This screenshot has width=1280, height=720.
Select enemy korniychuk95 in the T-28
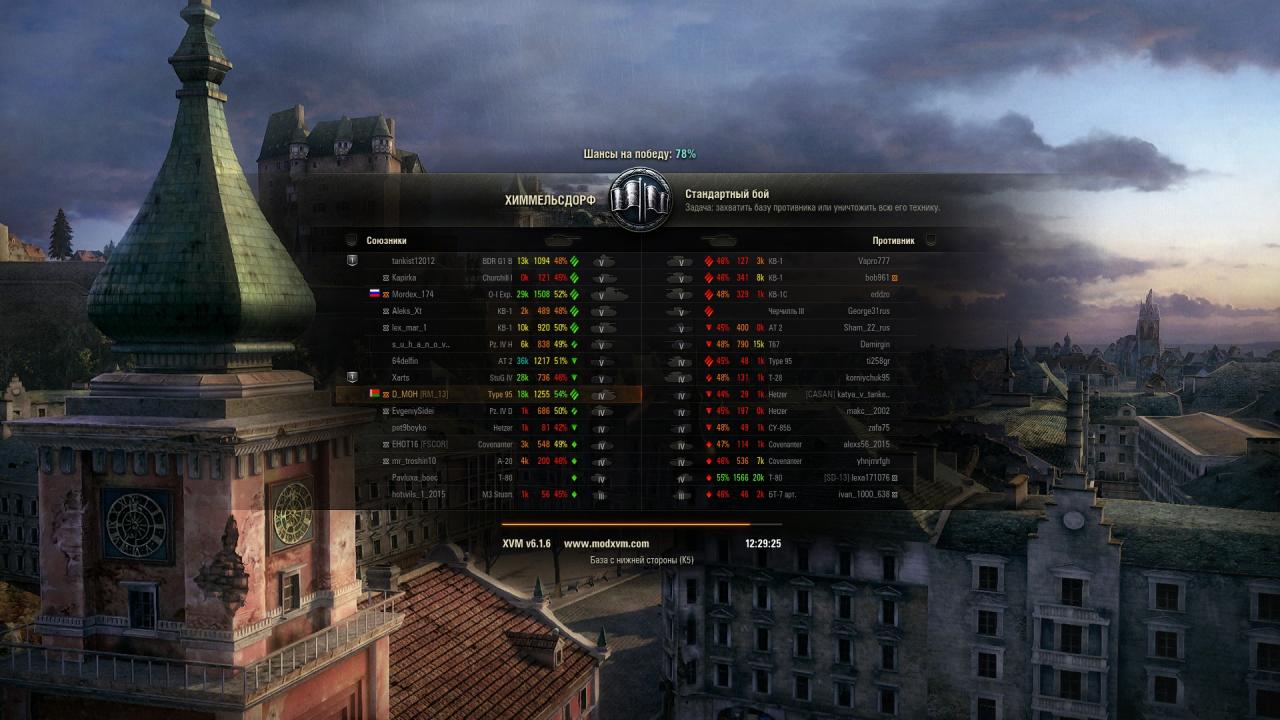click(866, 378)
